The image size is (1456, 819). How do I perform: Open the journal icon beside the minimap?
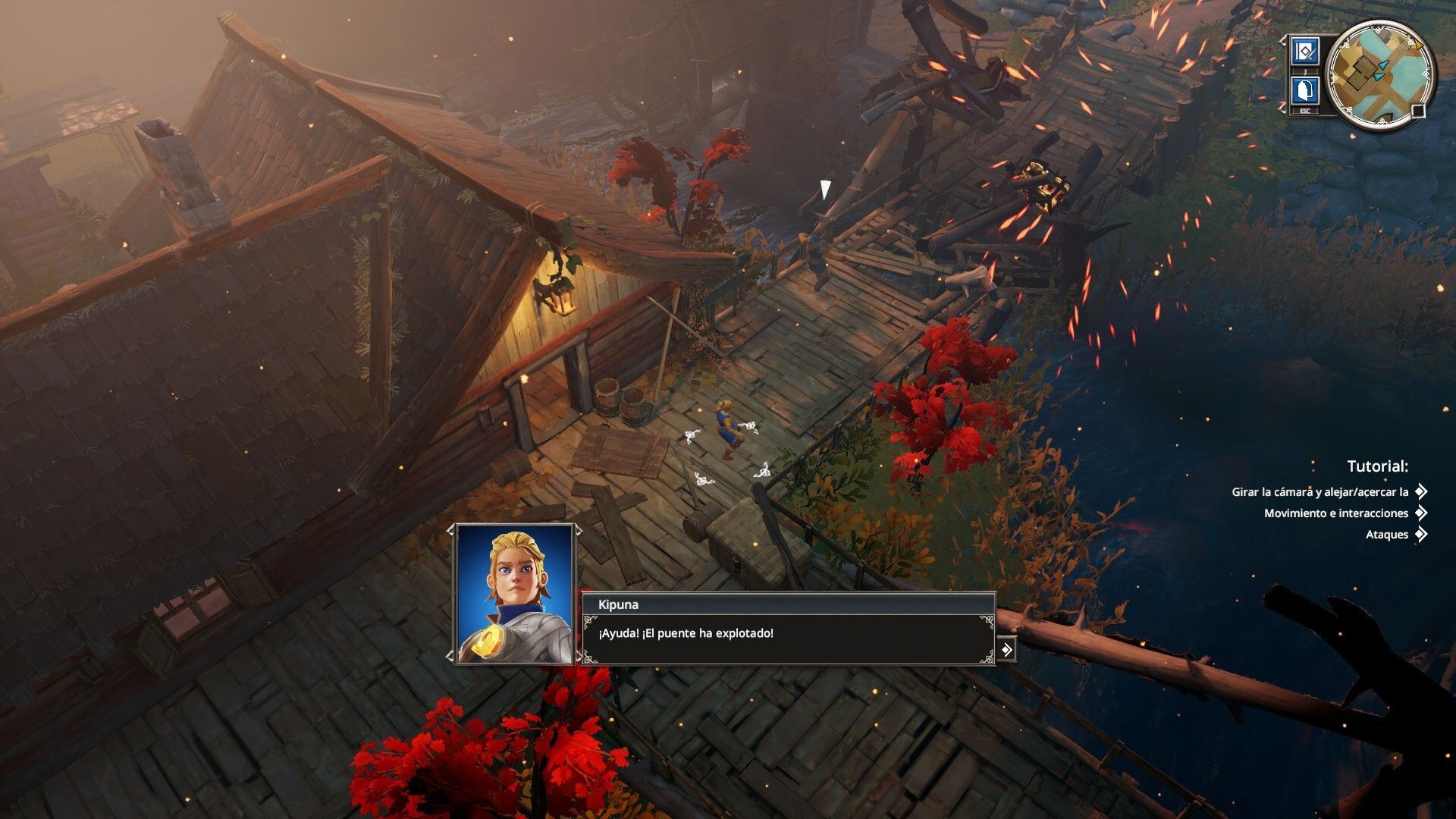click(1304, 52)
